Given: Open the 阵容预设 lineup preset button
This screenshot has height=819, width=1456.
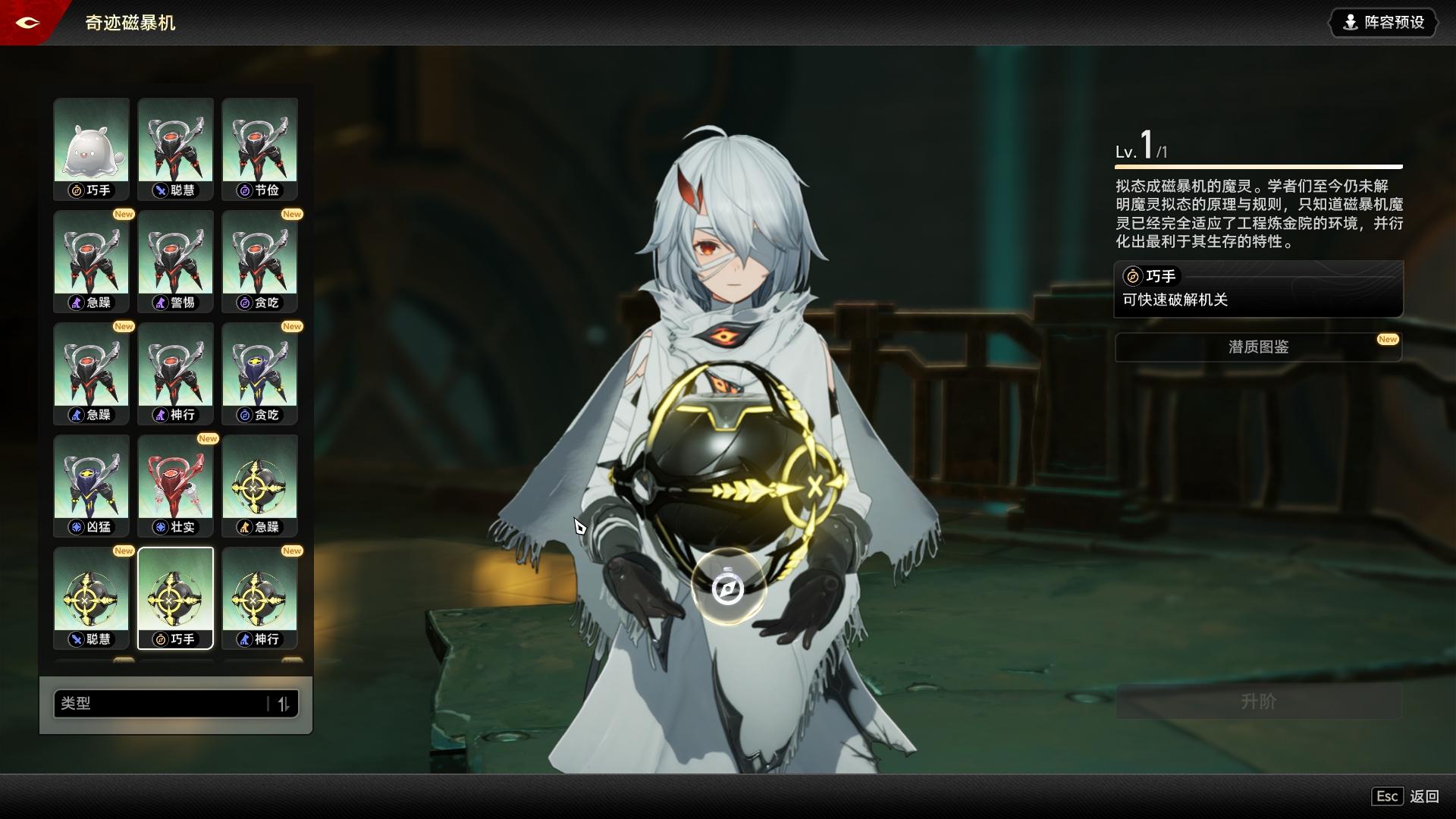Looking at the screenshot, I should pyautogui.click(x=1384, y=23).
